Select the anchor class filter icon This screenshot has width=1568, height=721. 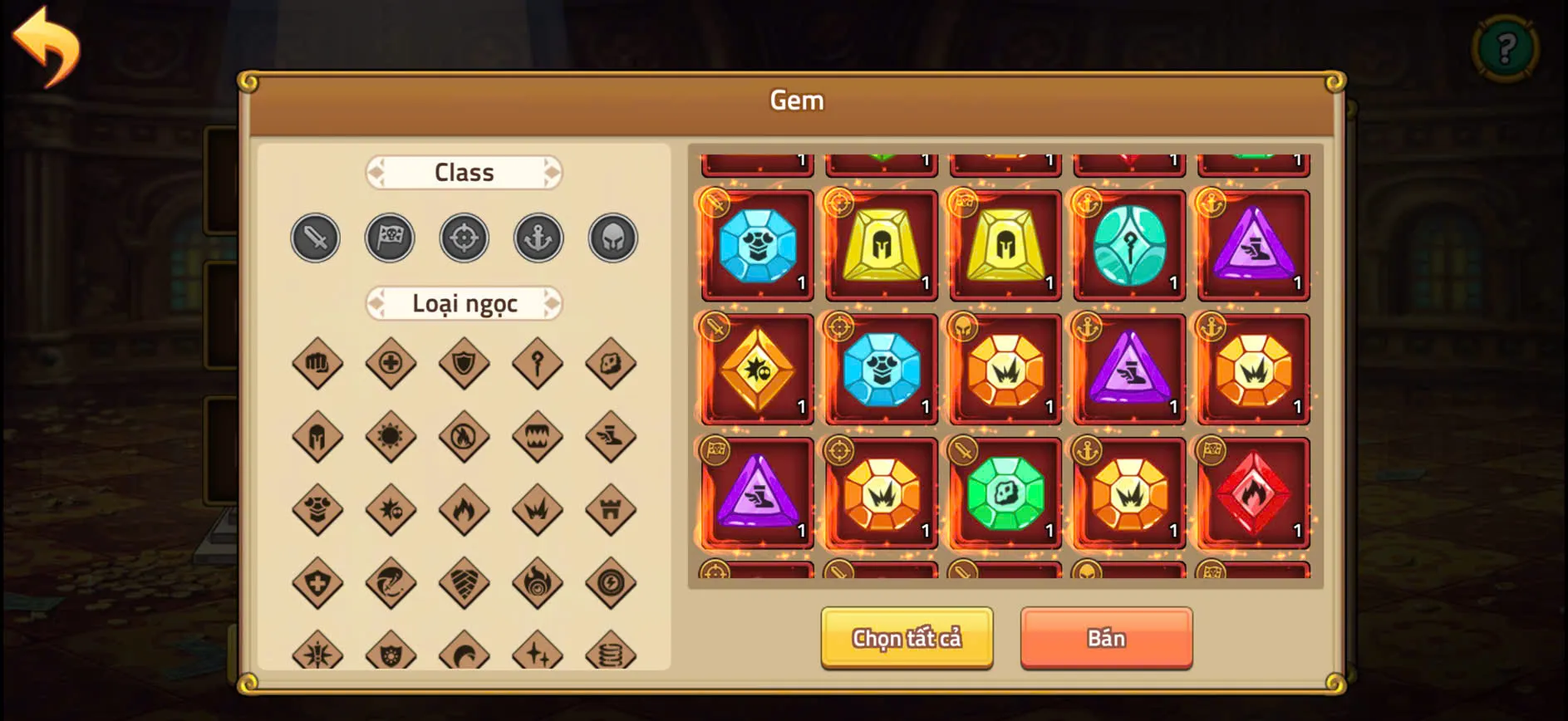(x=538, y=238)
